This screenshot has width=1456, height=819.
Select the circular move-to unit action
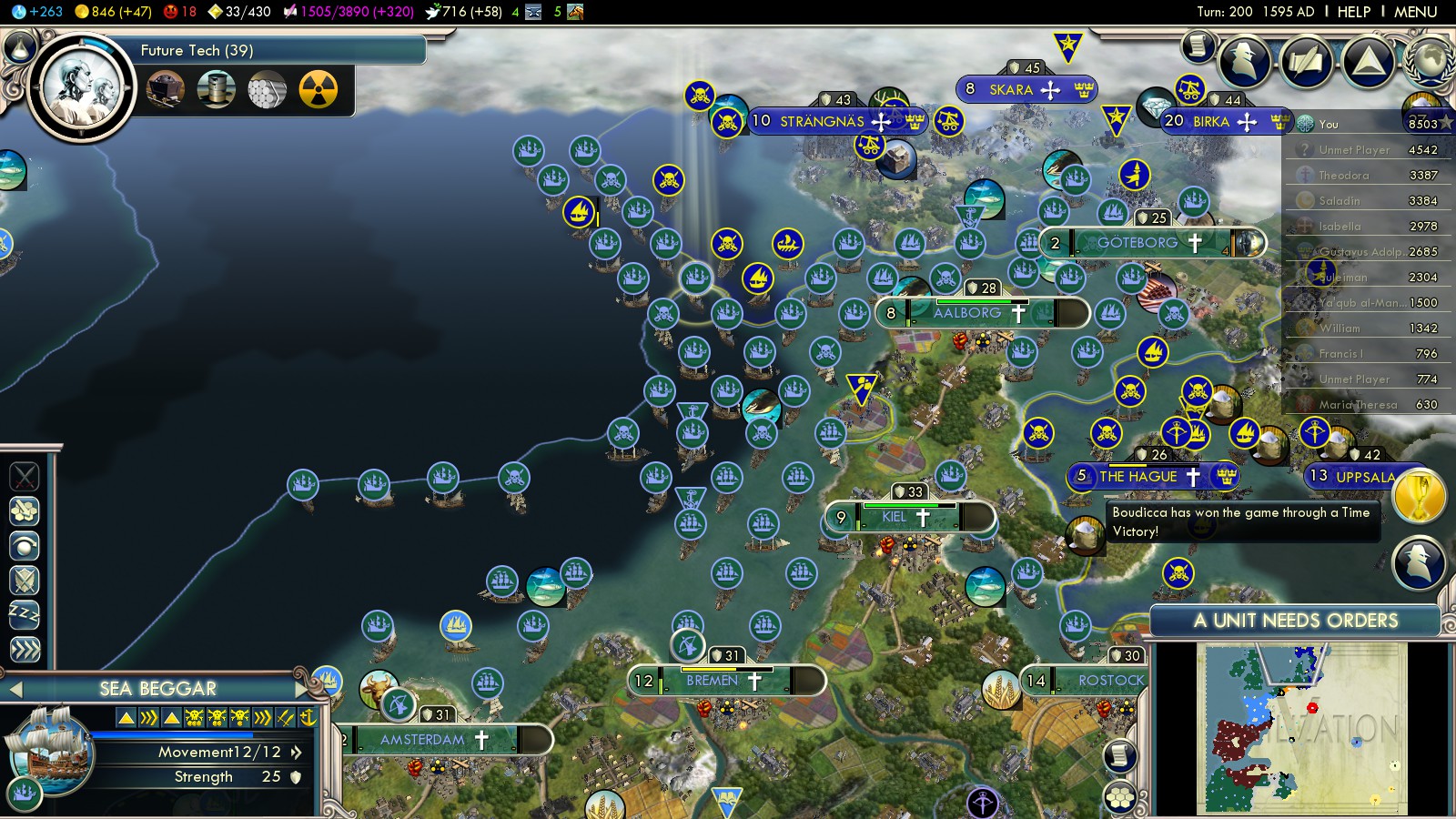25,545
